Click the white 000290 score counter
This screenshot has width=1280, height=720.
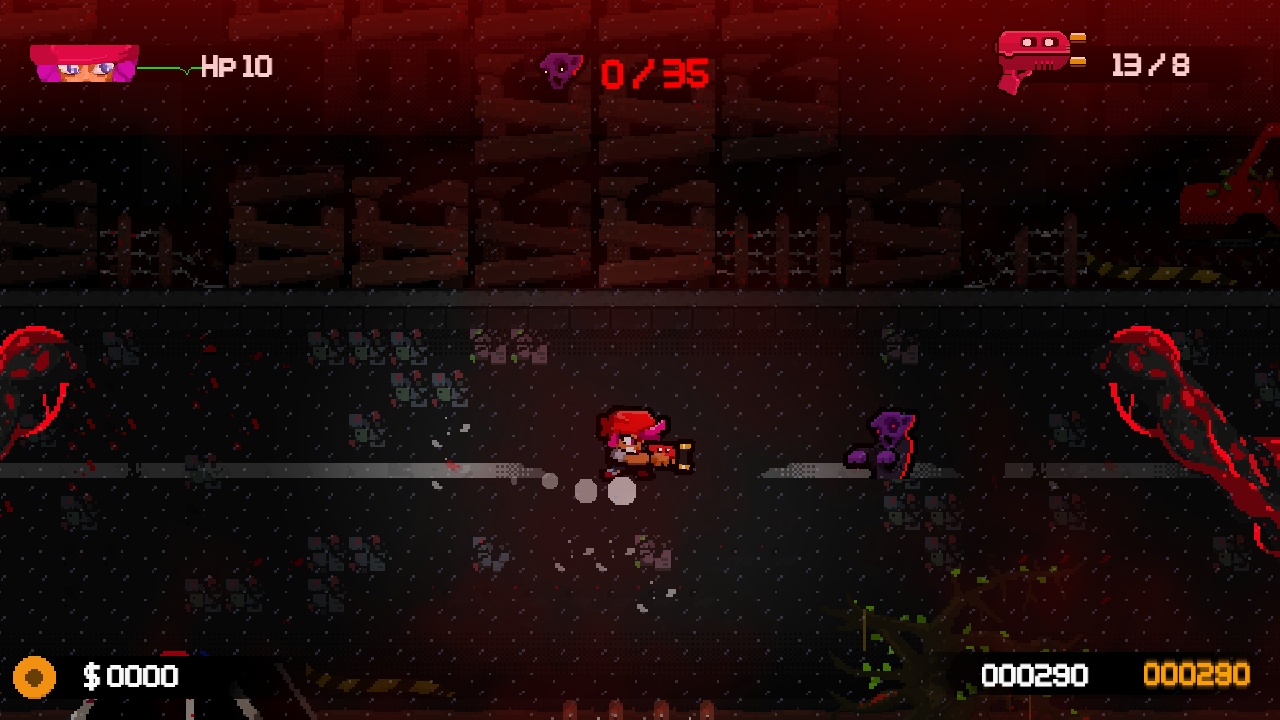[x=1037, y=676]
